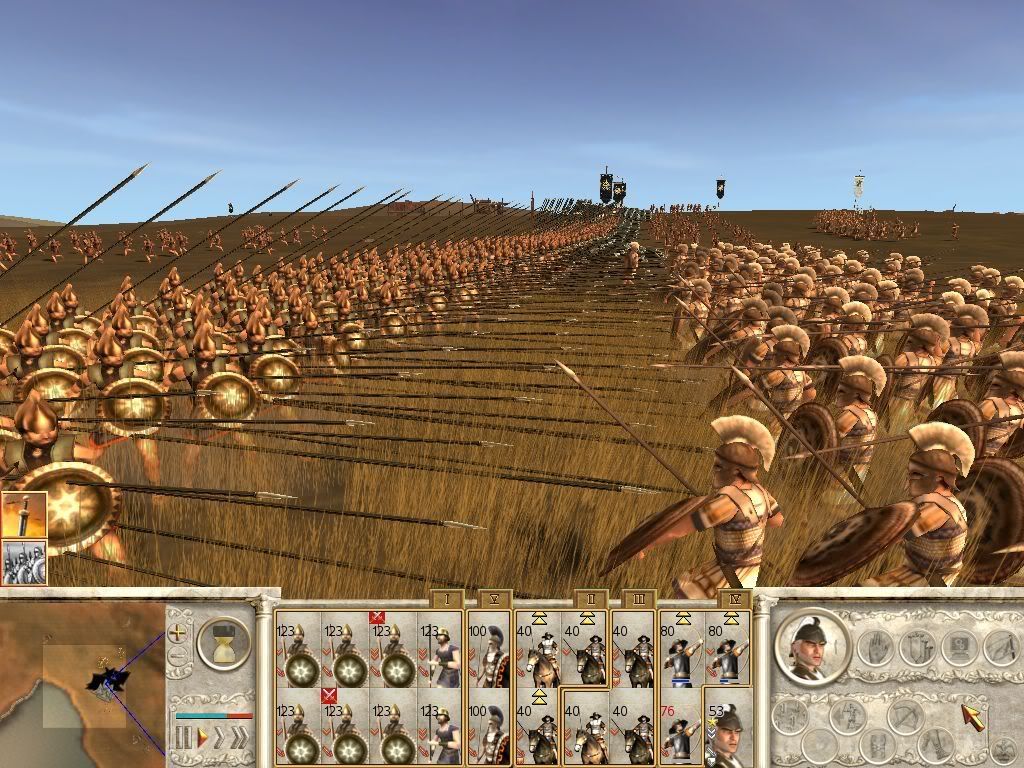The width and height of the screenshot is (1024, 768).
Task: Click the hourglass battle timer button
Action: pyautogui.click(x=223, y=642)
